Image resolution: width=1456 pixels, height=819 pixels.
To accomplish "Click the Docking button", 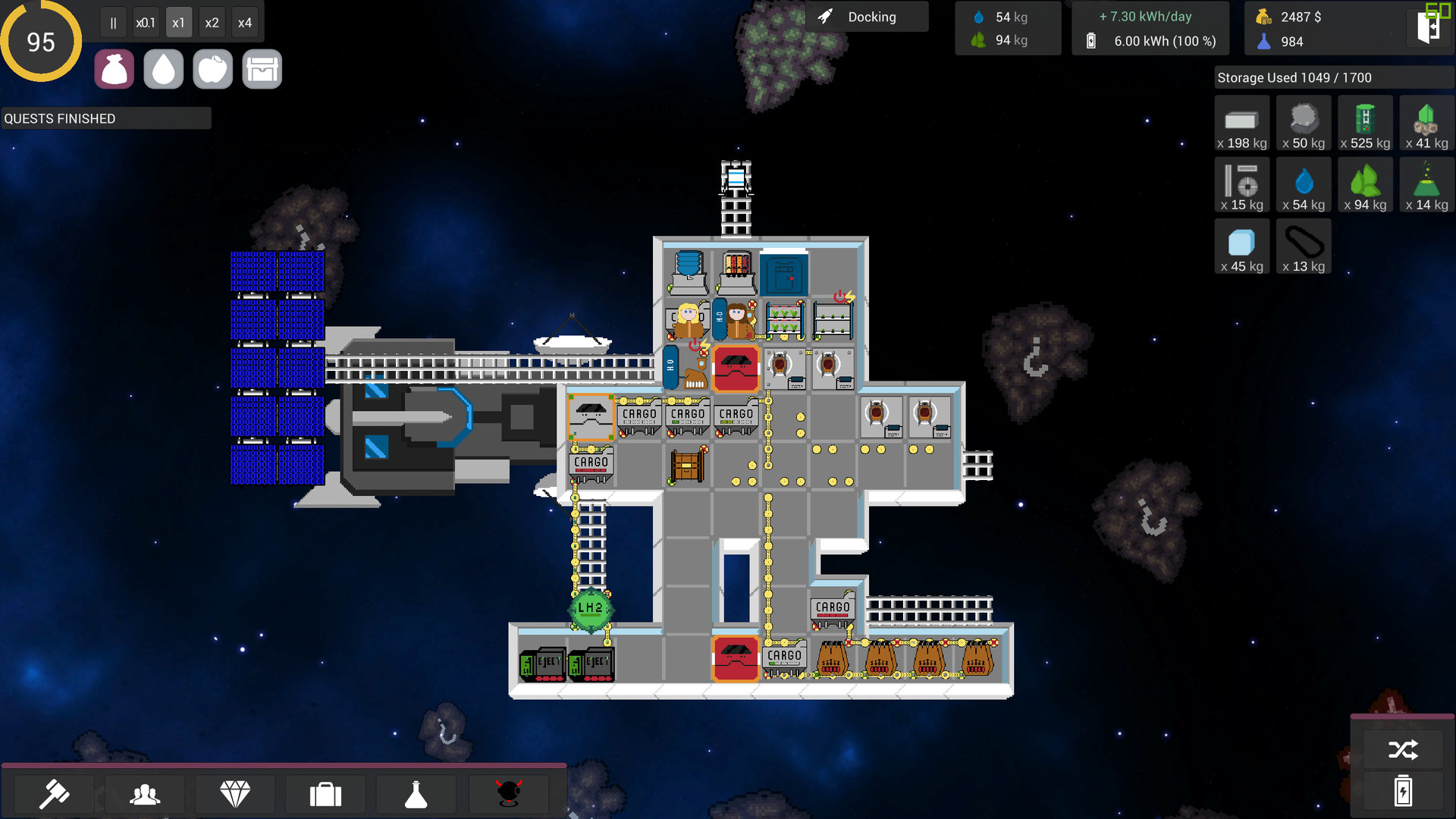I will point(867,16).
